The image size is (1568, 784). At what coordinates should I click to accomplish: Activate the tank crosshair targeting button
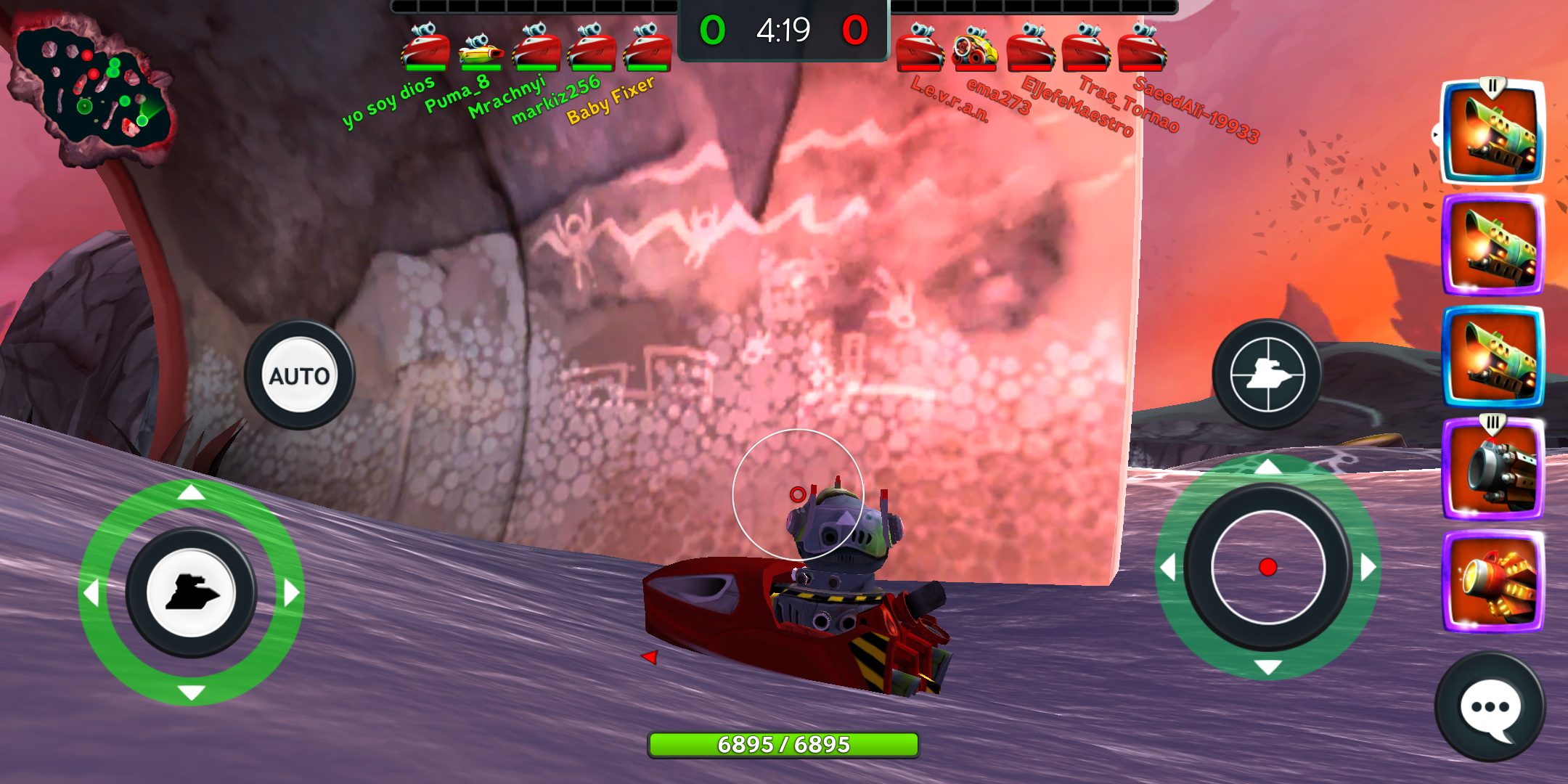click(x=1267, y=375)
